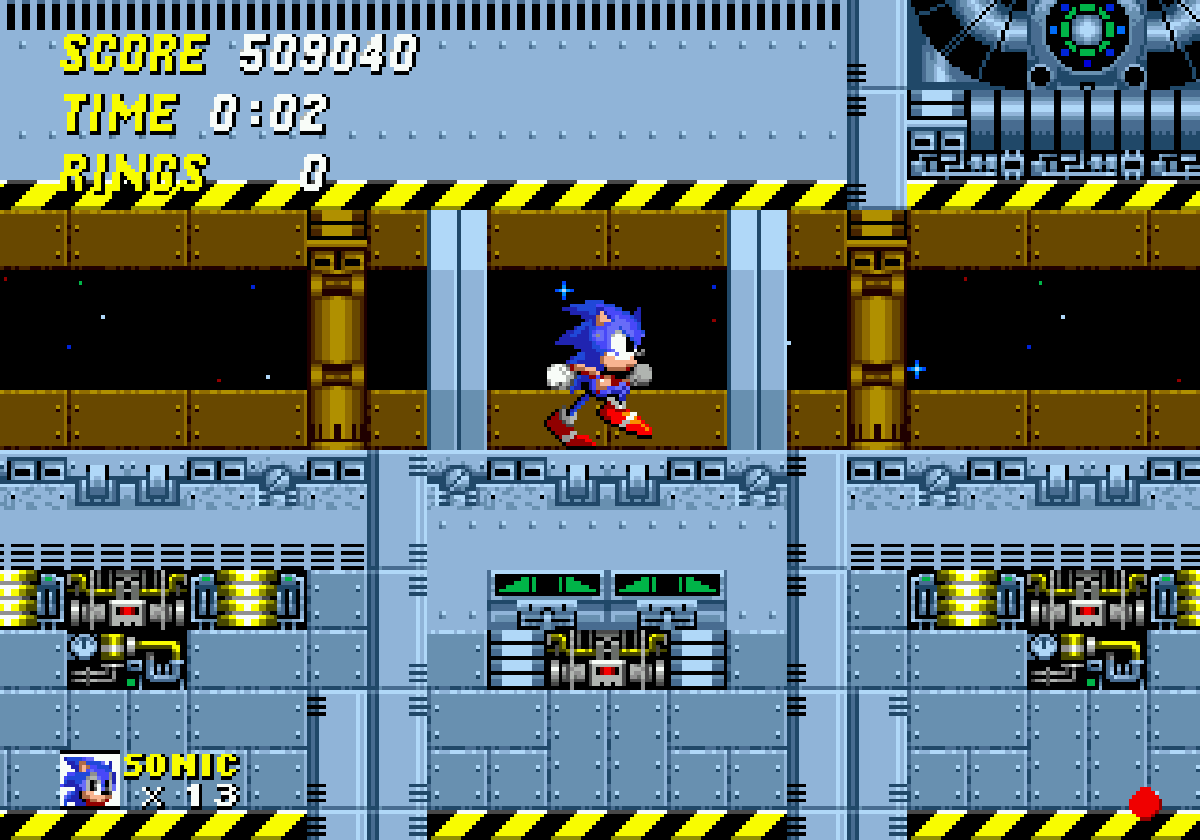Click Sonic's face lives icon

[x=89, y=779]
